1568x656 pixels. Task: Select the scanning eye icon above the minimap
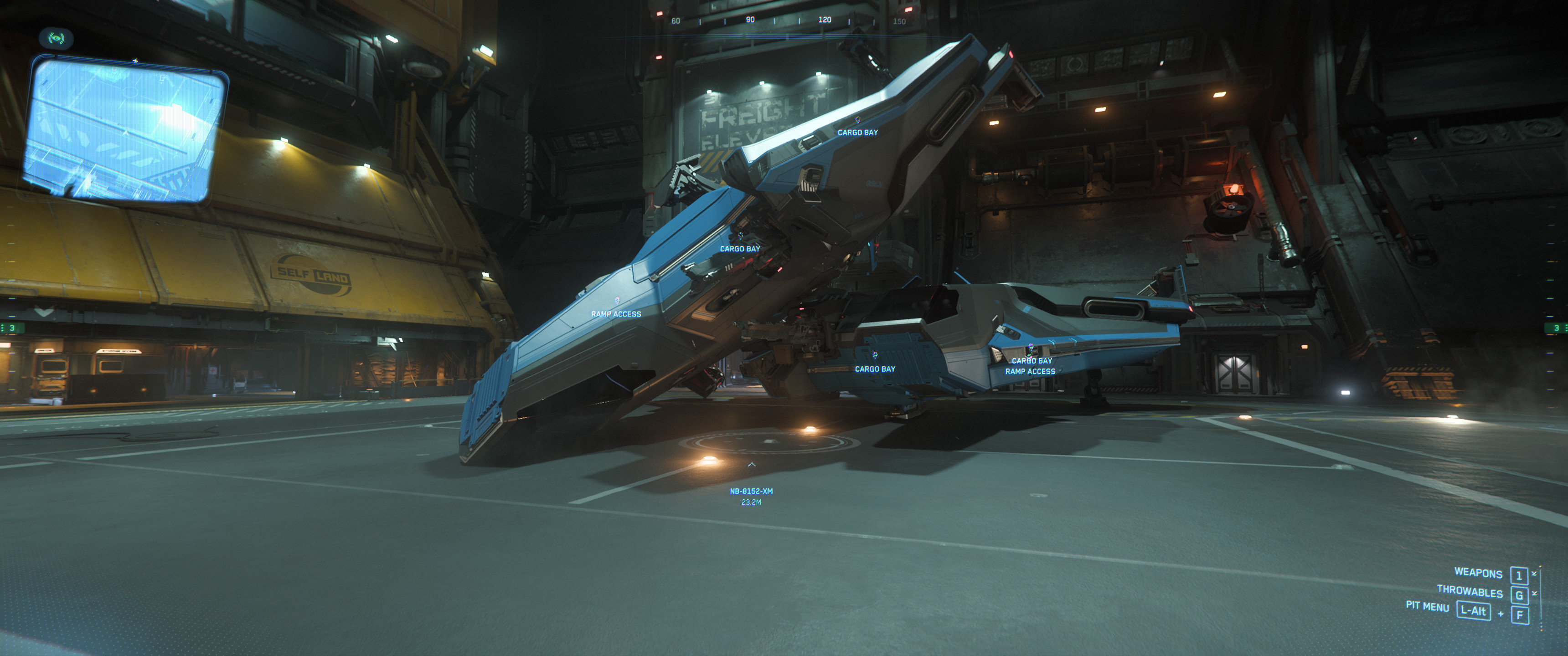pos(57,38)
